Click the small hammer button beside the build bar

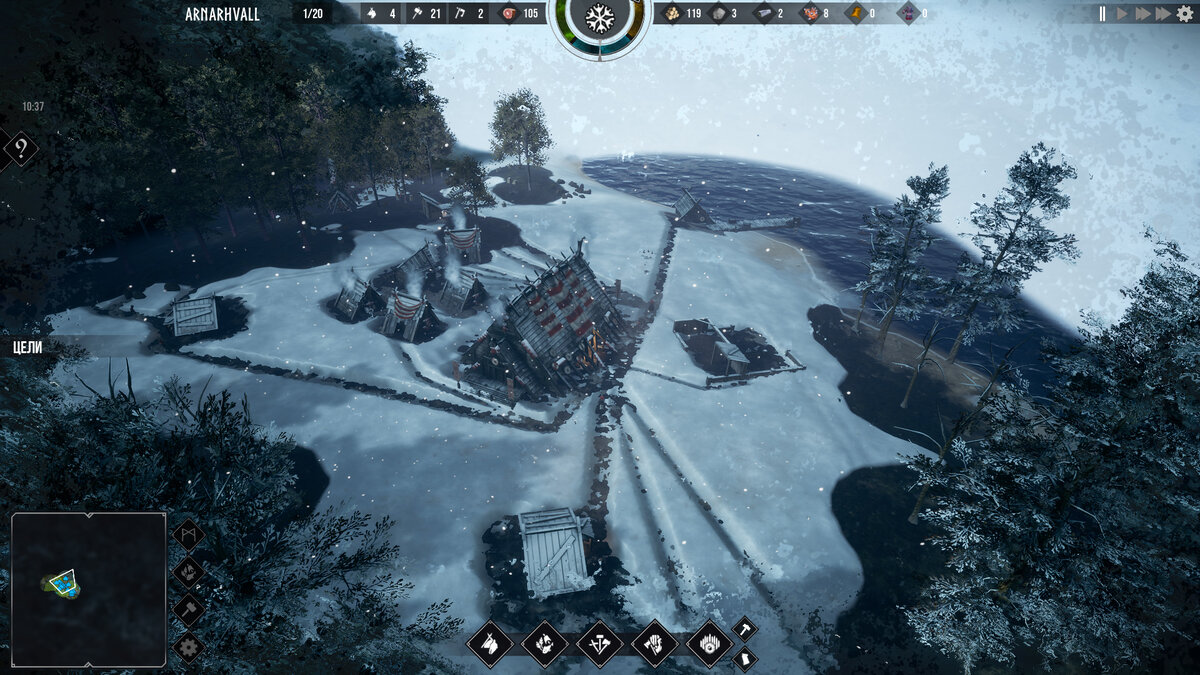tap(745, 629)
